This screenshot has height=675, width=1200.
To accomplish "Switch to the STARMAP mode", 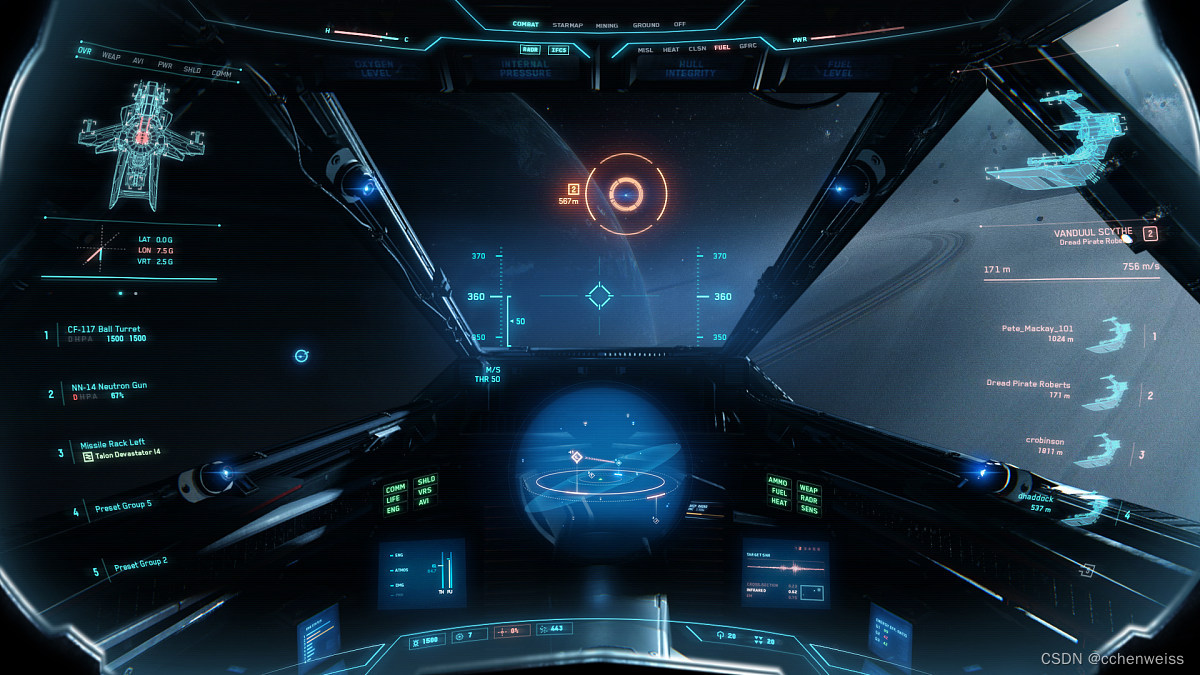I will tap(567, 25).
